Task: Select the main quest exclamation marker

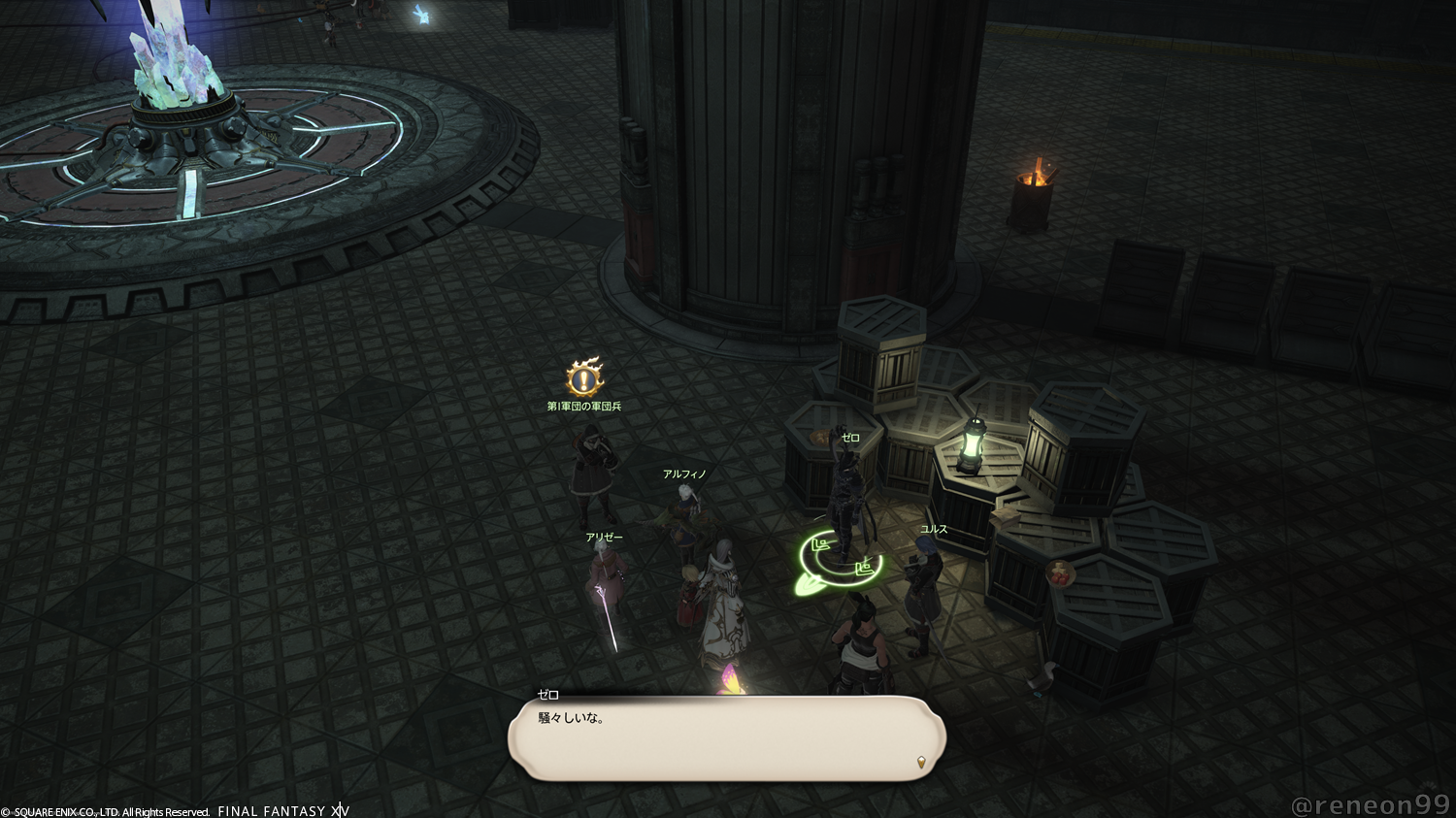Action: 584,377
